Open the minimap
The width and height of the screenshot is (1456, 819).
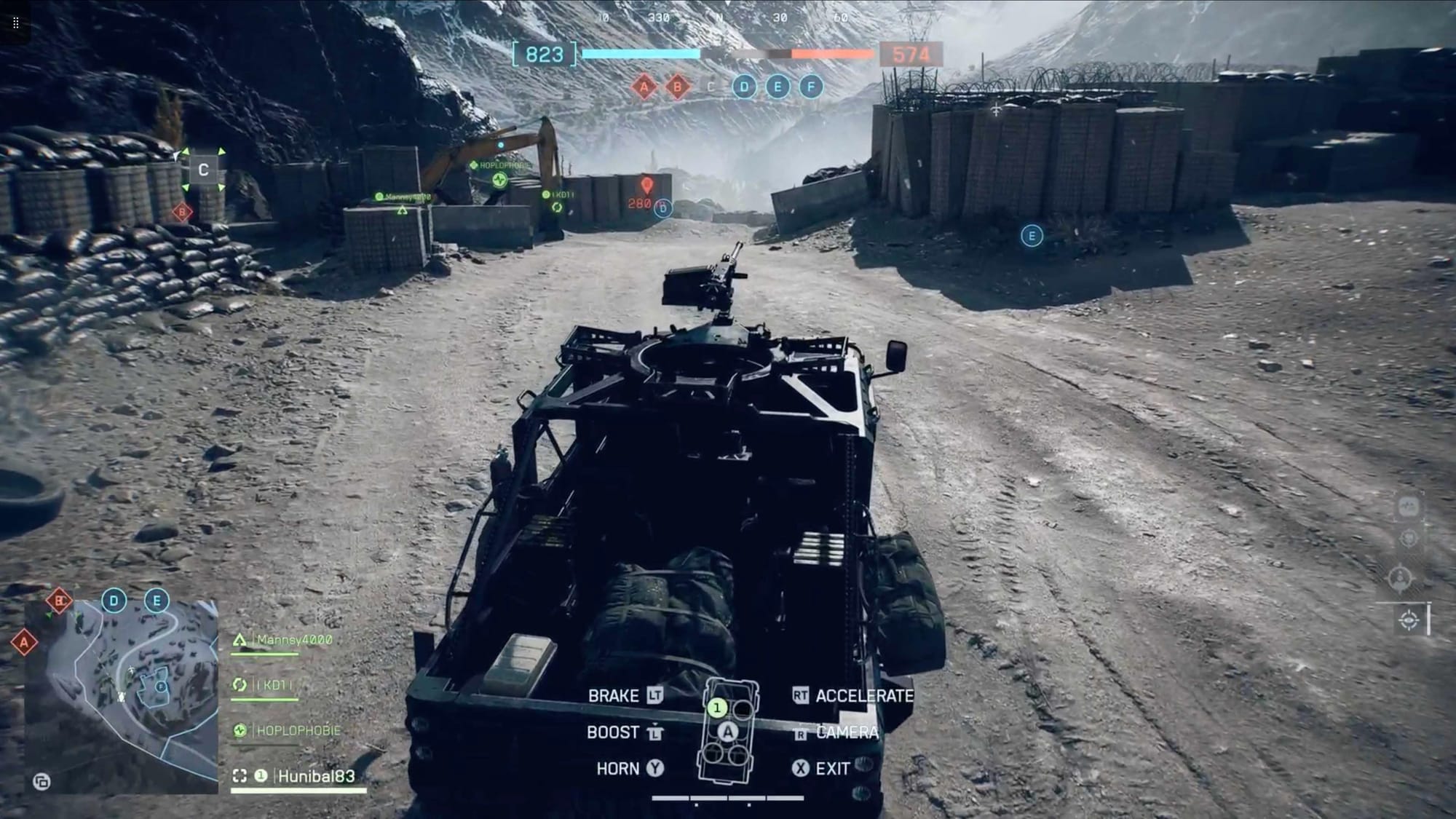click(x=122, y=697)
